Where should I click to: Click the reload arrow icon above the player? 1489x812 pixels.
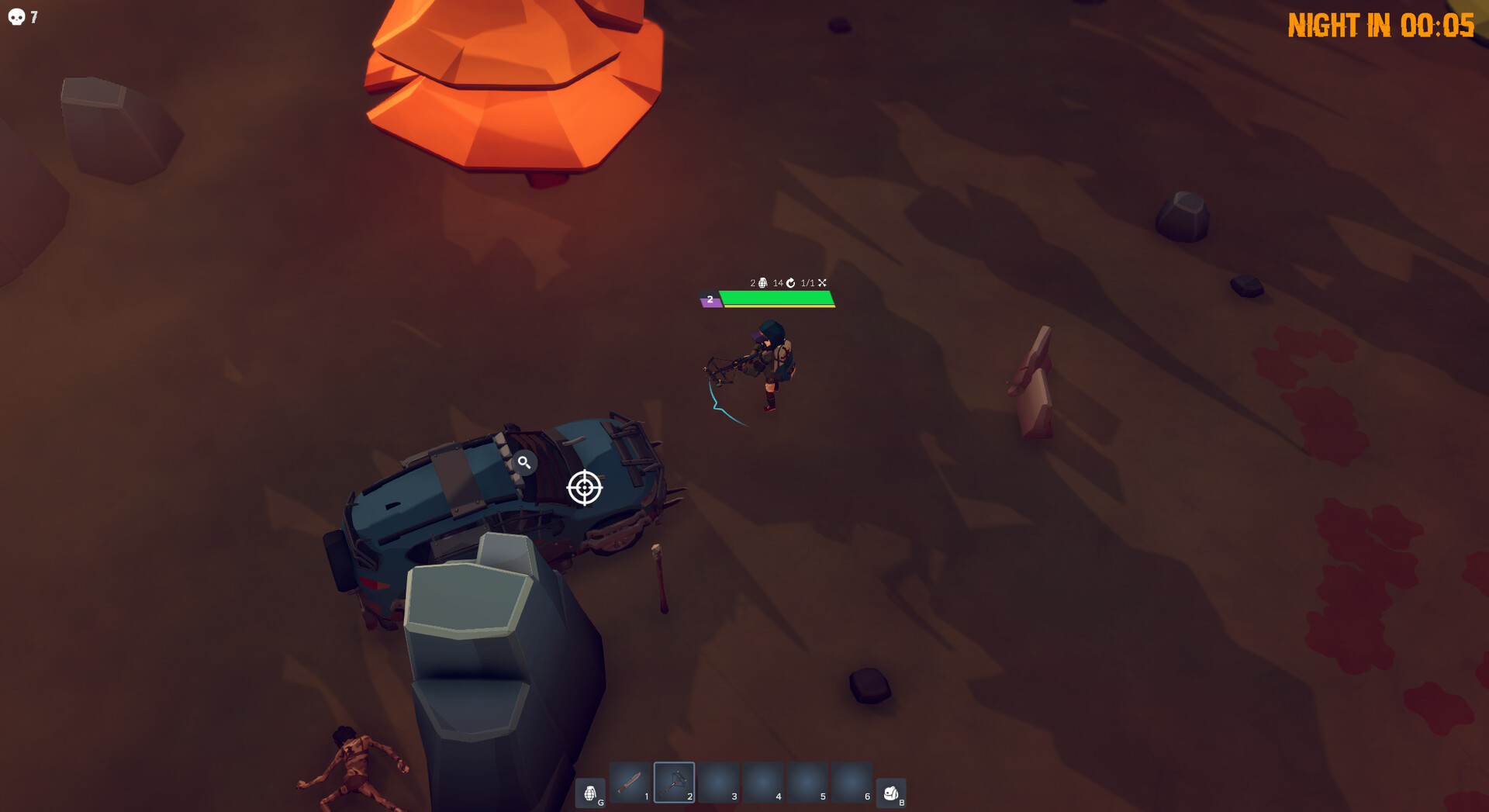[x=790, y=283]
